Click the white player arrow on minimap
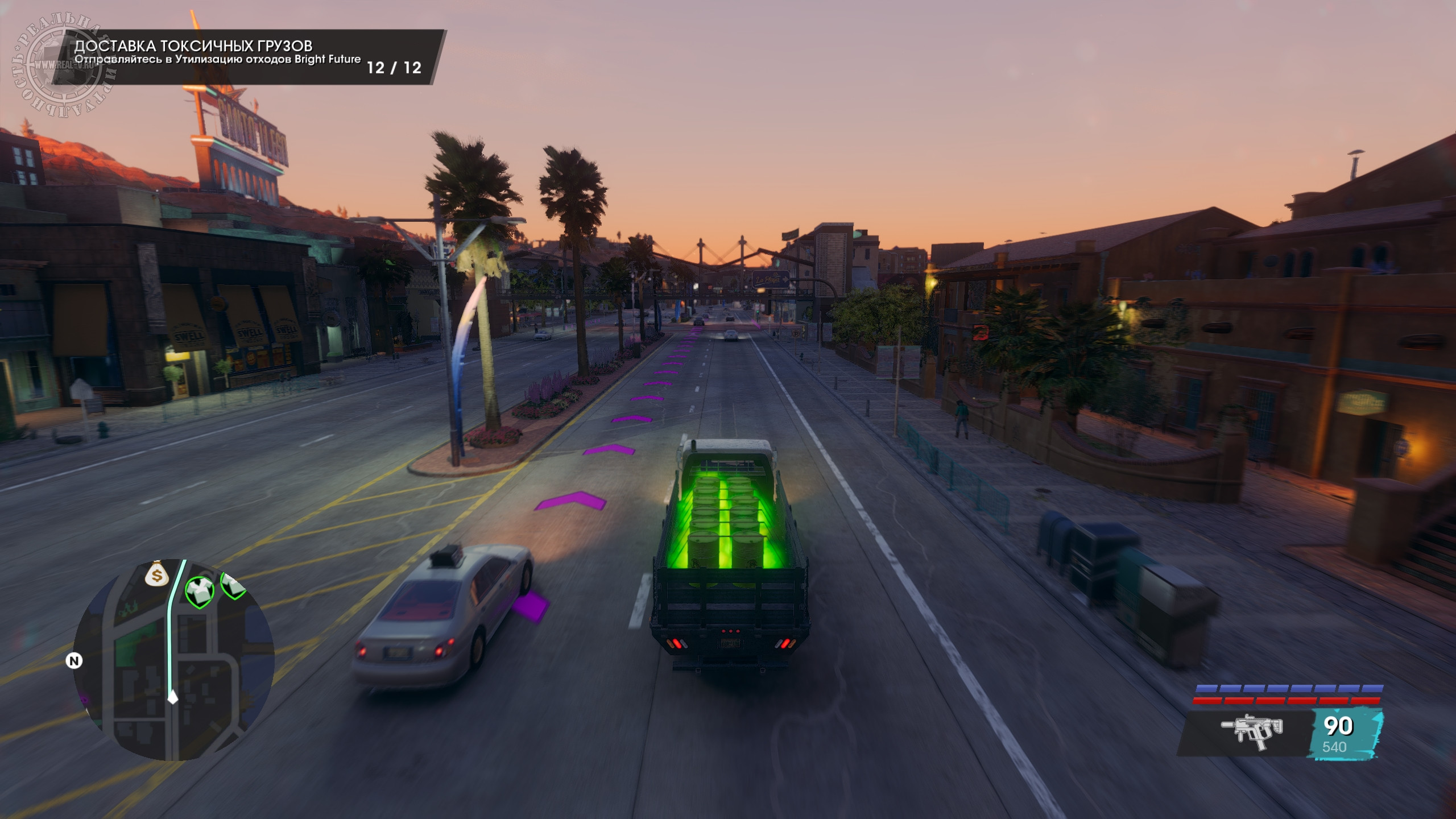Screen dimensions: 1456x819 click(172, 697)
